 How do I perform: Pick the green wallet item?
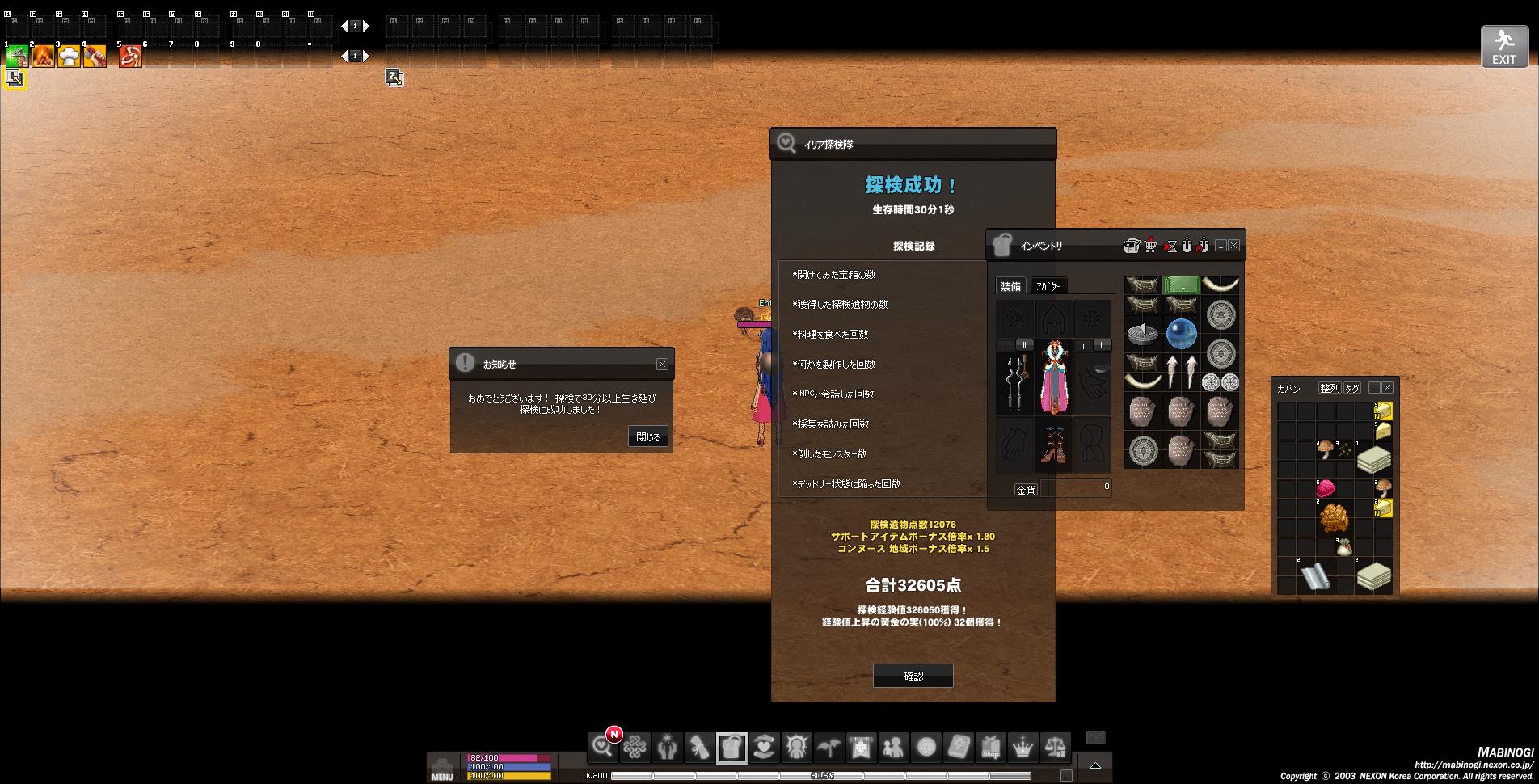click(x=1180, y=285)
